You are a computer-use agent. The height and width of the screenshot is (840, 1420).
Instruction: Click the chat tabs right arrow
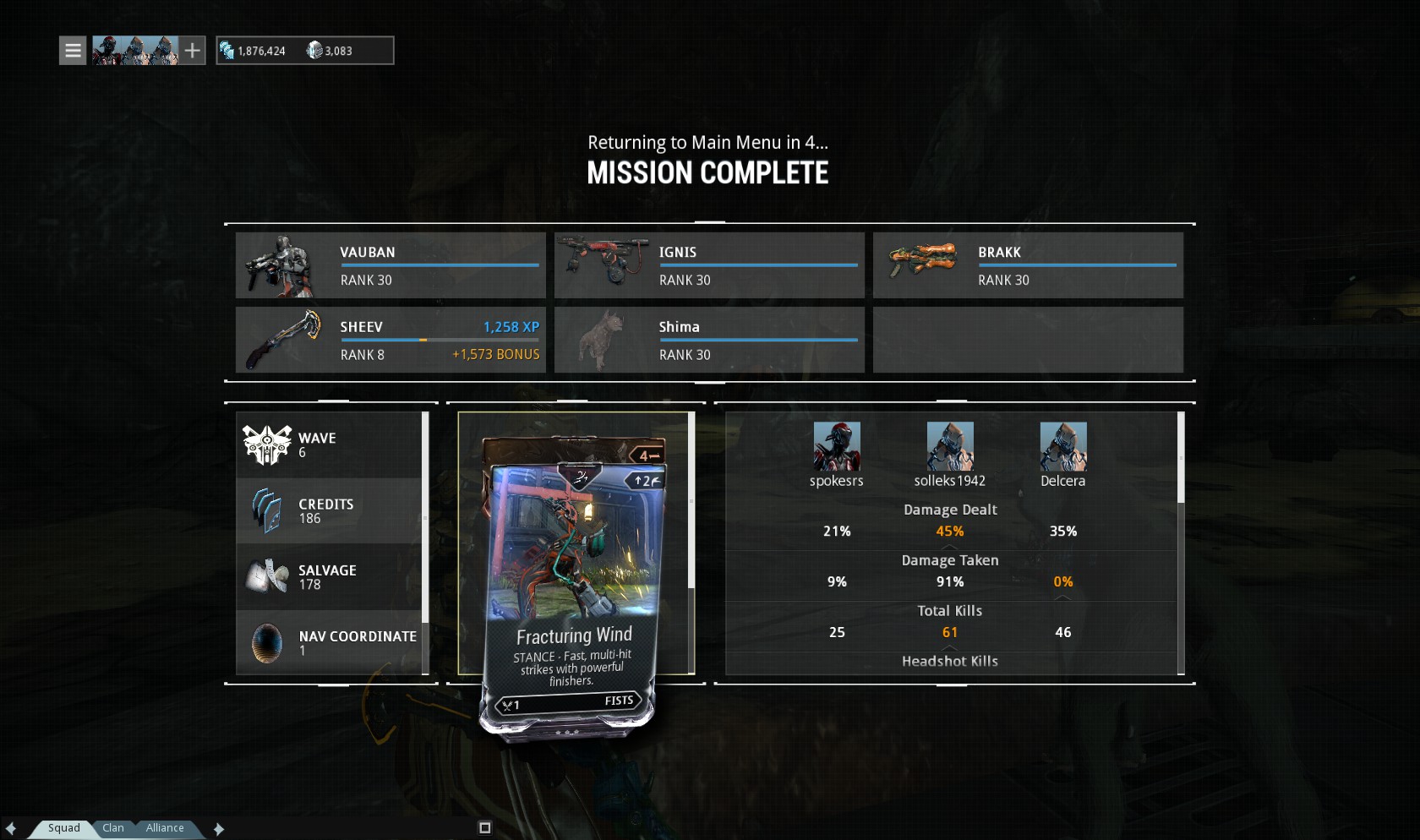pyautogui.click(x=219, y=829)
